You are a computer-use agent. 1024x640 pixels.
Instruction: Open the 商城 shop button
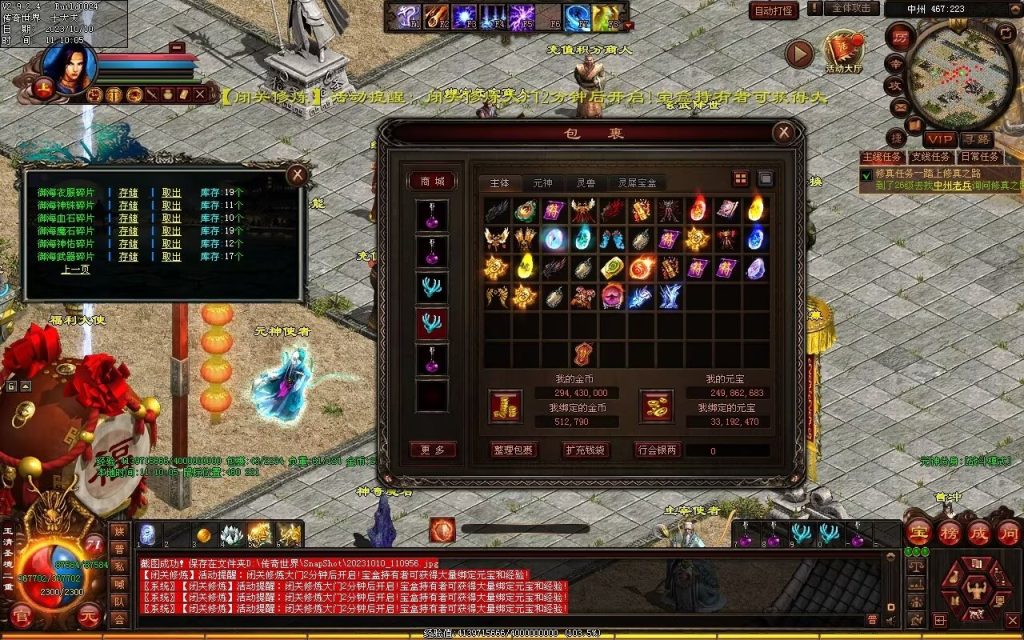(x=432, y=181)
